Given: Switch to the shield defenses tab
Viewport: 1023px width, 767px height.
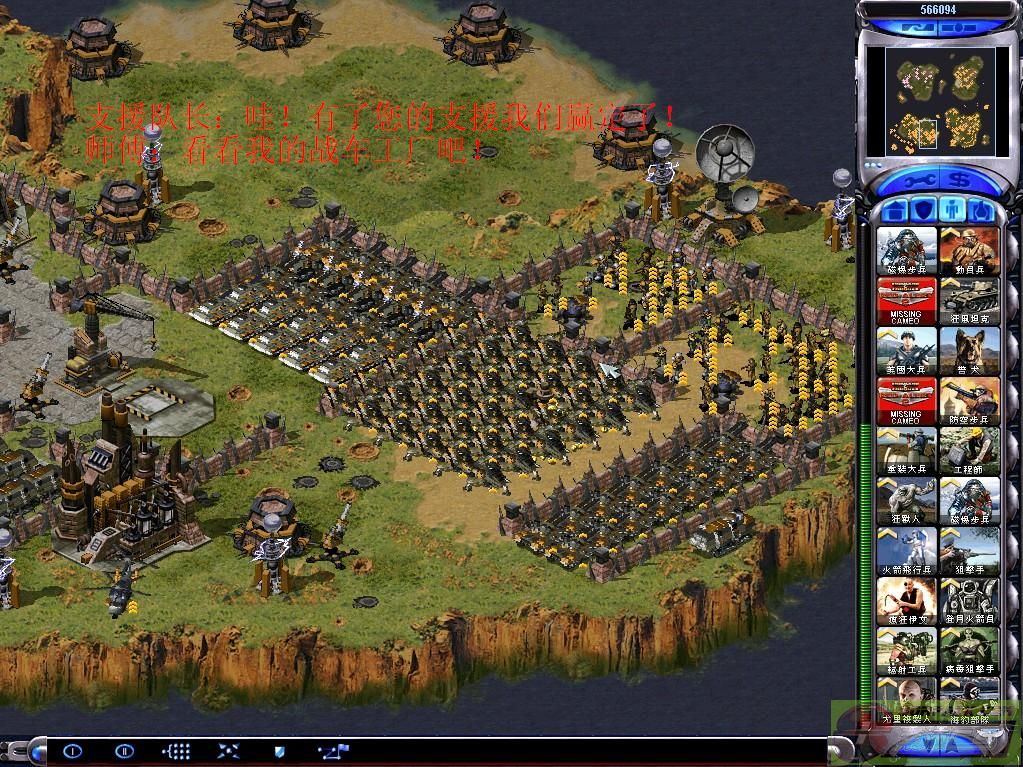Looking at the screenshot, I should pos(924,211).
